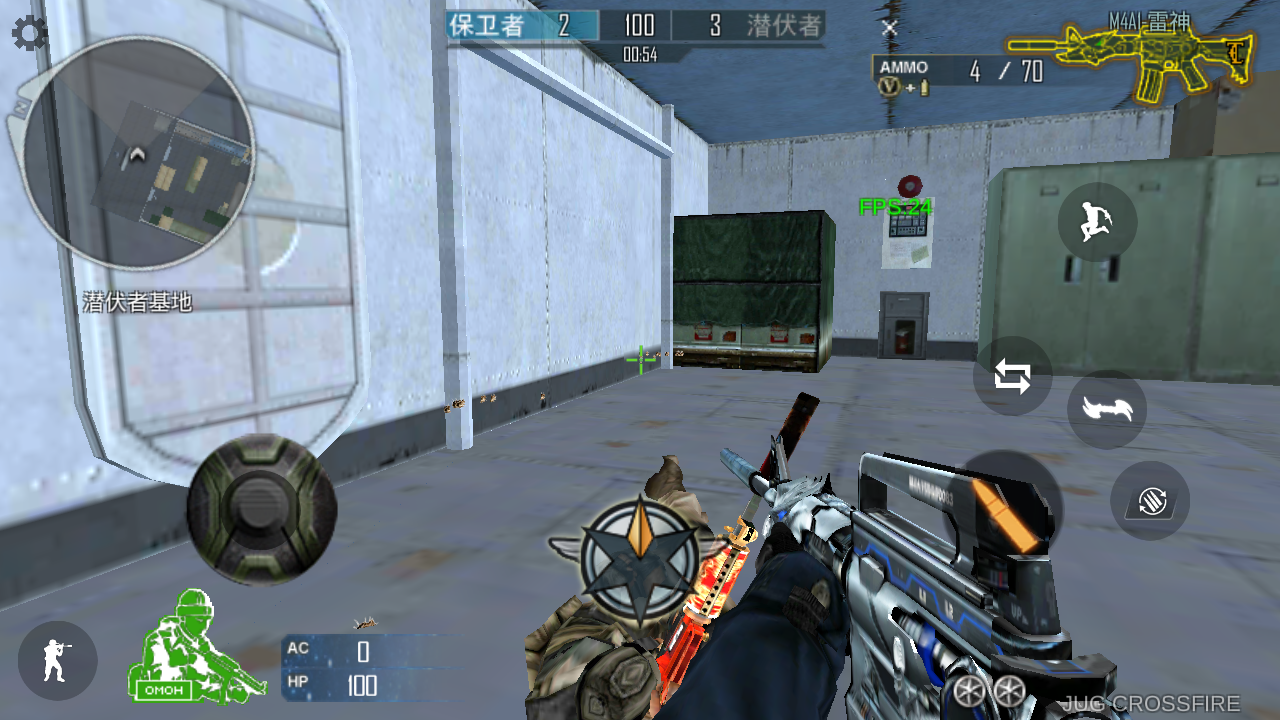Tap the jump icon on the right

click(1096, 223)
